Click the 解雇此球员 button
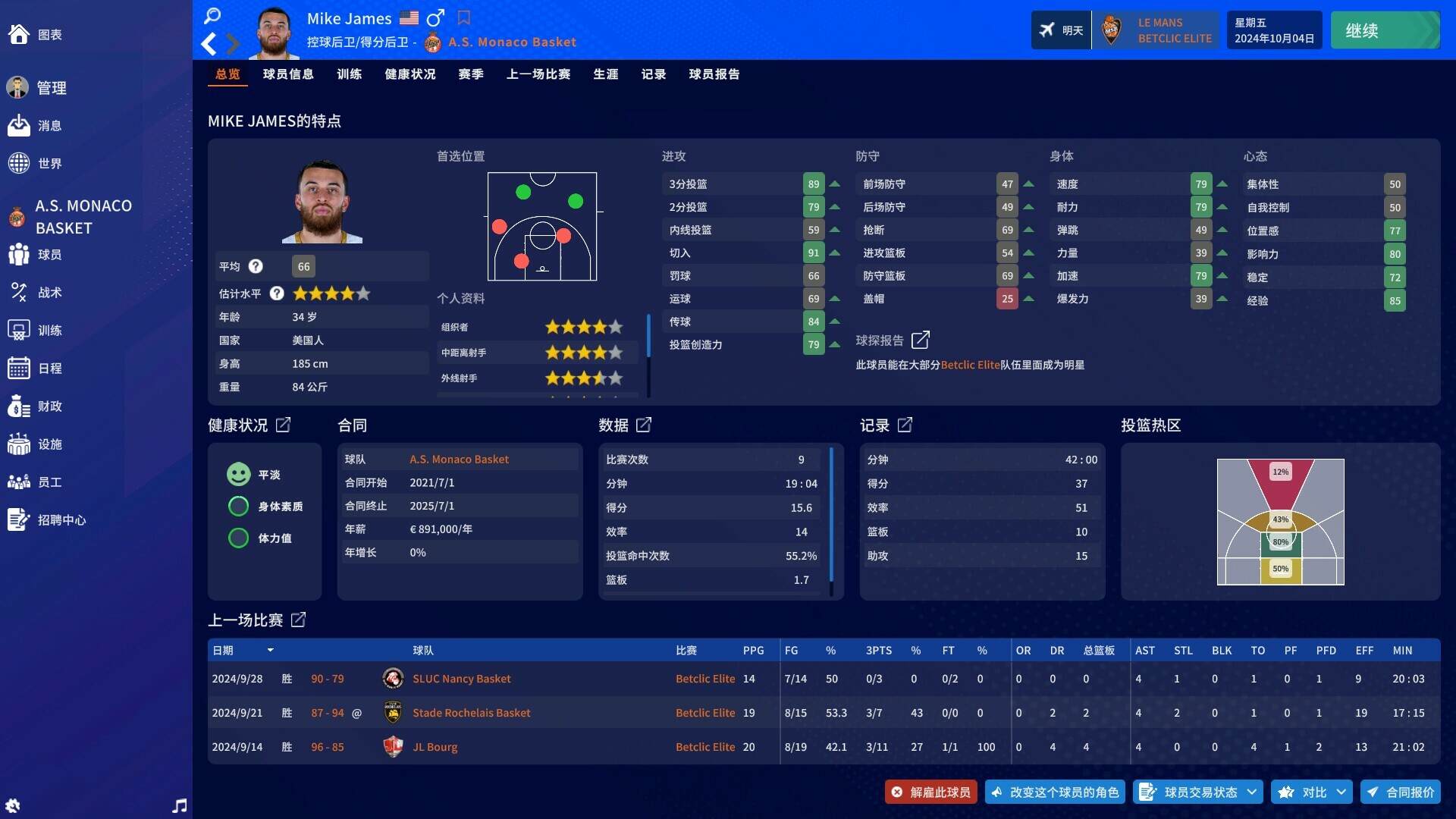The width and height of the screenshot is (1456, 819). click(930, 792)
